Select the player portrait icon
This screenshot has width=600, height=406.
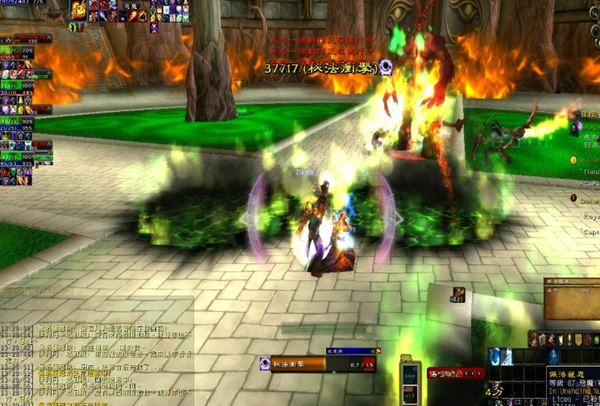(79, 11)
